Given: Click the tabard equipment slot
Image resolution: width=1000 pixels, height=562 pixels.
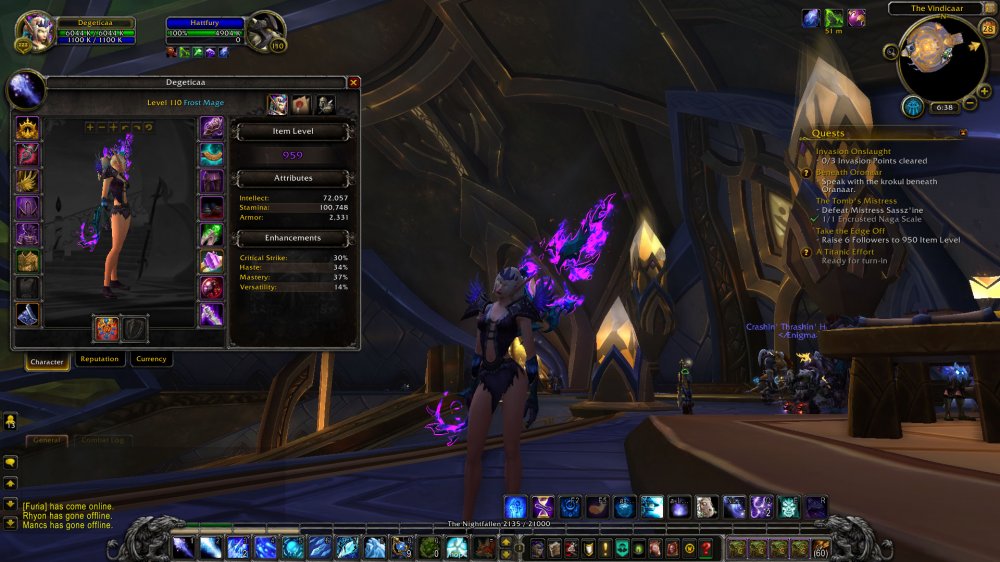Looking at the screenshot, I should pos(27,289).
